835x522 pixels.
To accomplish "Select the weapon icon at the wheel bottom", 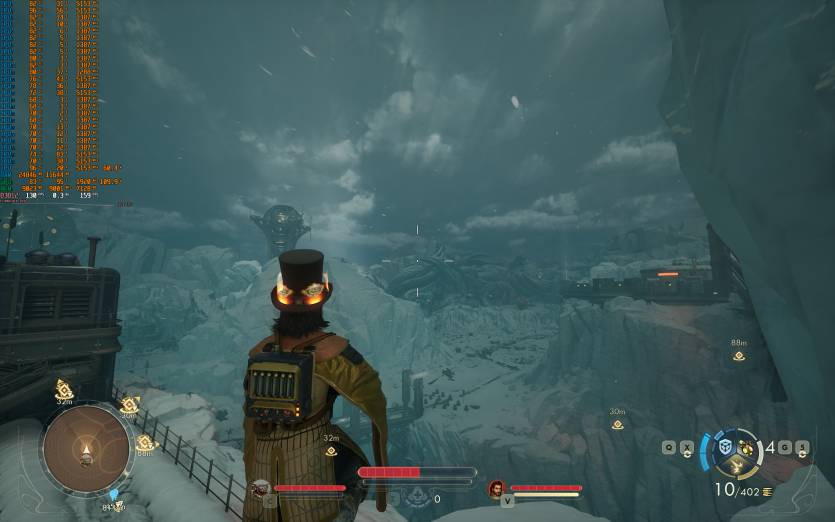I will pyautogui.click(x=738, y=467).
